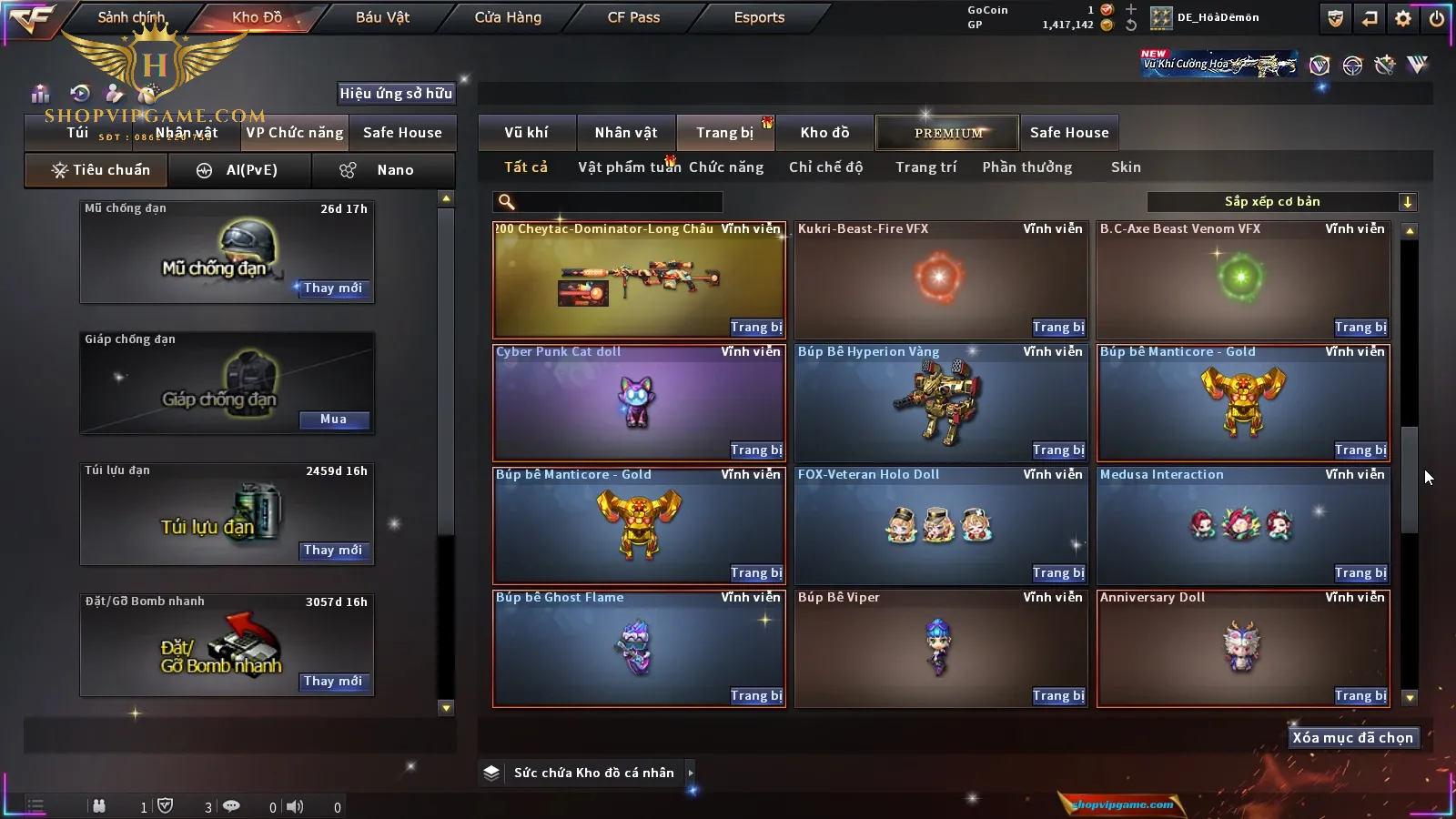Switch to the Vũ khí tab
This screenshot has width=1456, height=819.
click(526, 133)
